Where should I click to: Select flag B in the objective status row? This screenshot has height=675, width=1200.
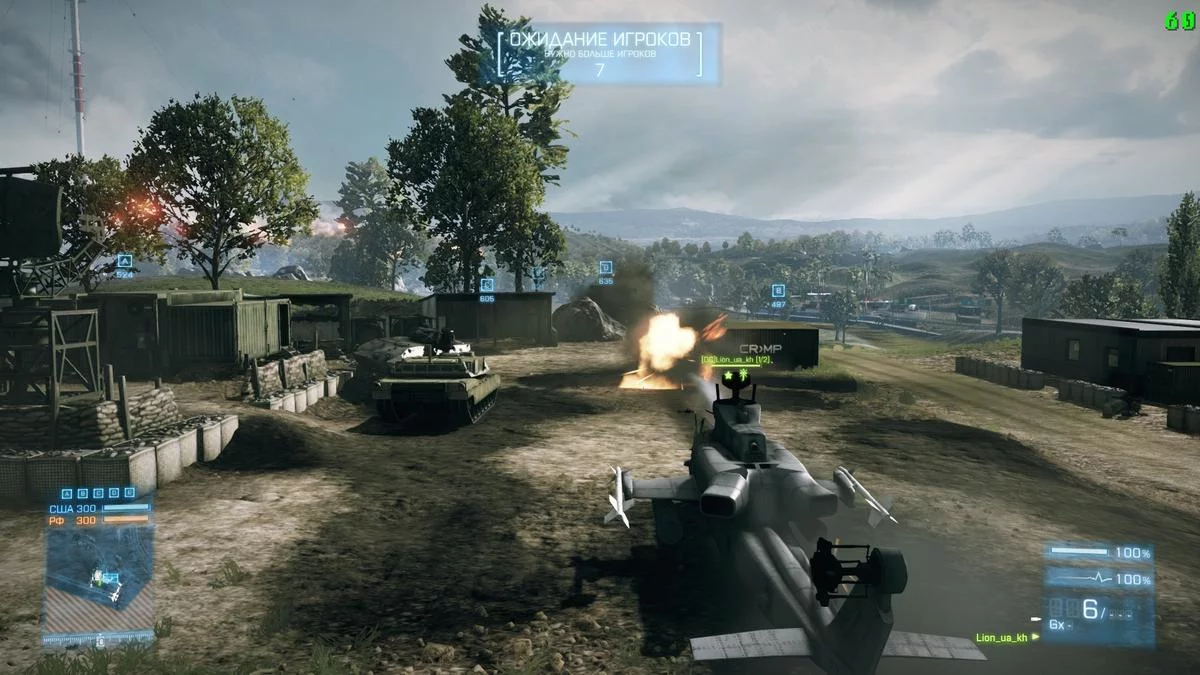82,493
